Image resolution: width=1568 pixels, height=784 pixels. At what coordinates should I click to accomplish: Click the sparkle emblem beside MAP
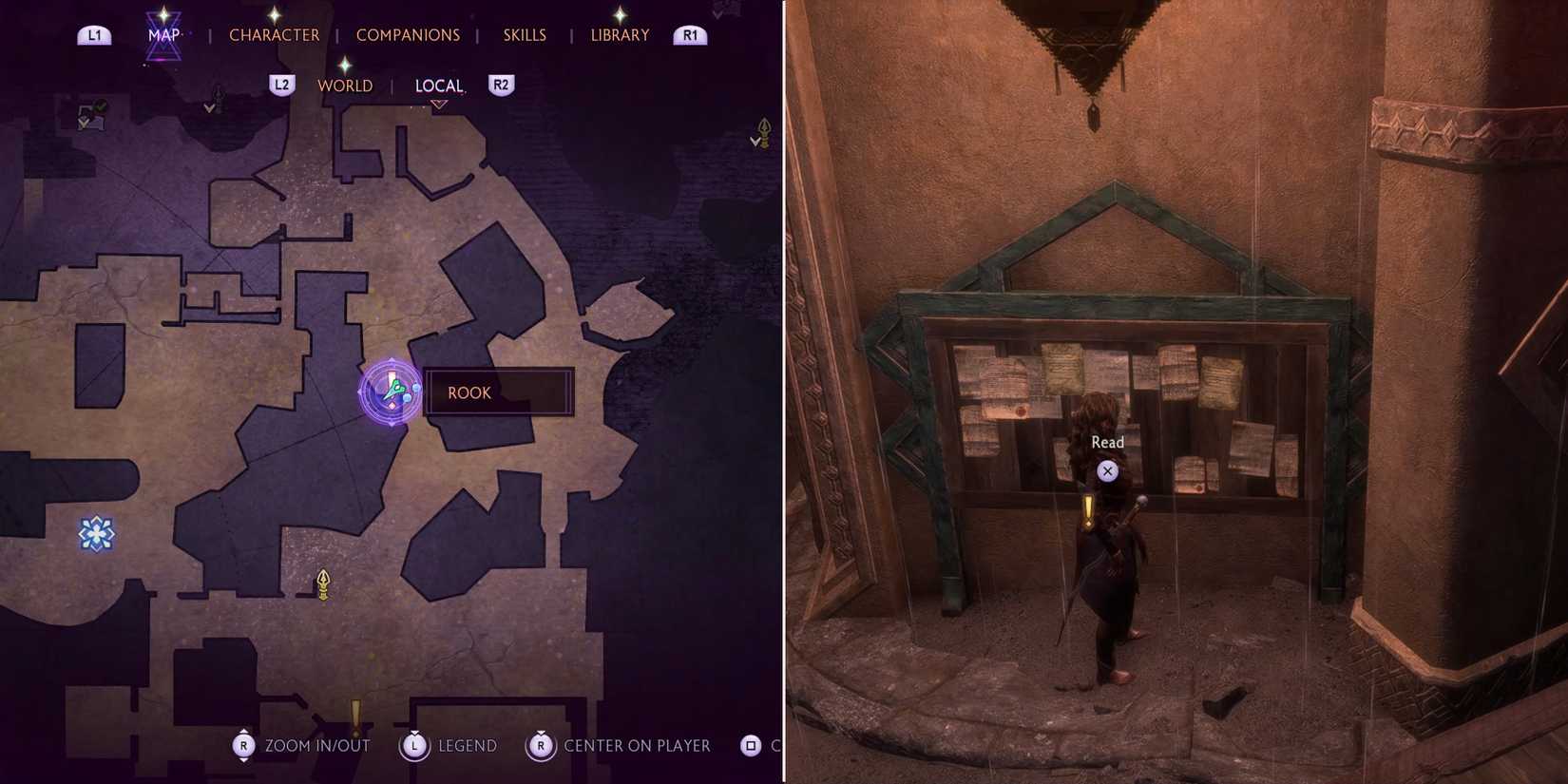coord(164,19)
